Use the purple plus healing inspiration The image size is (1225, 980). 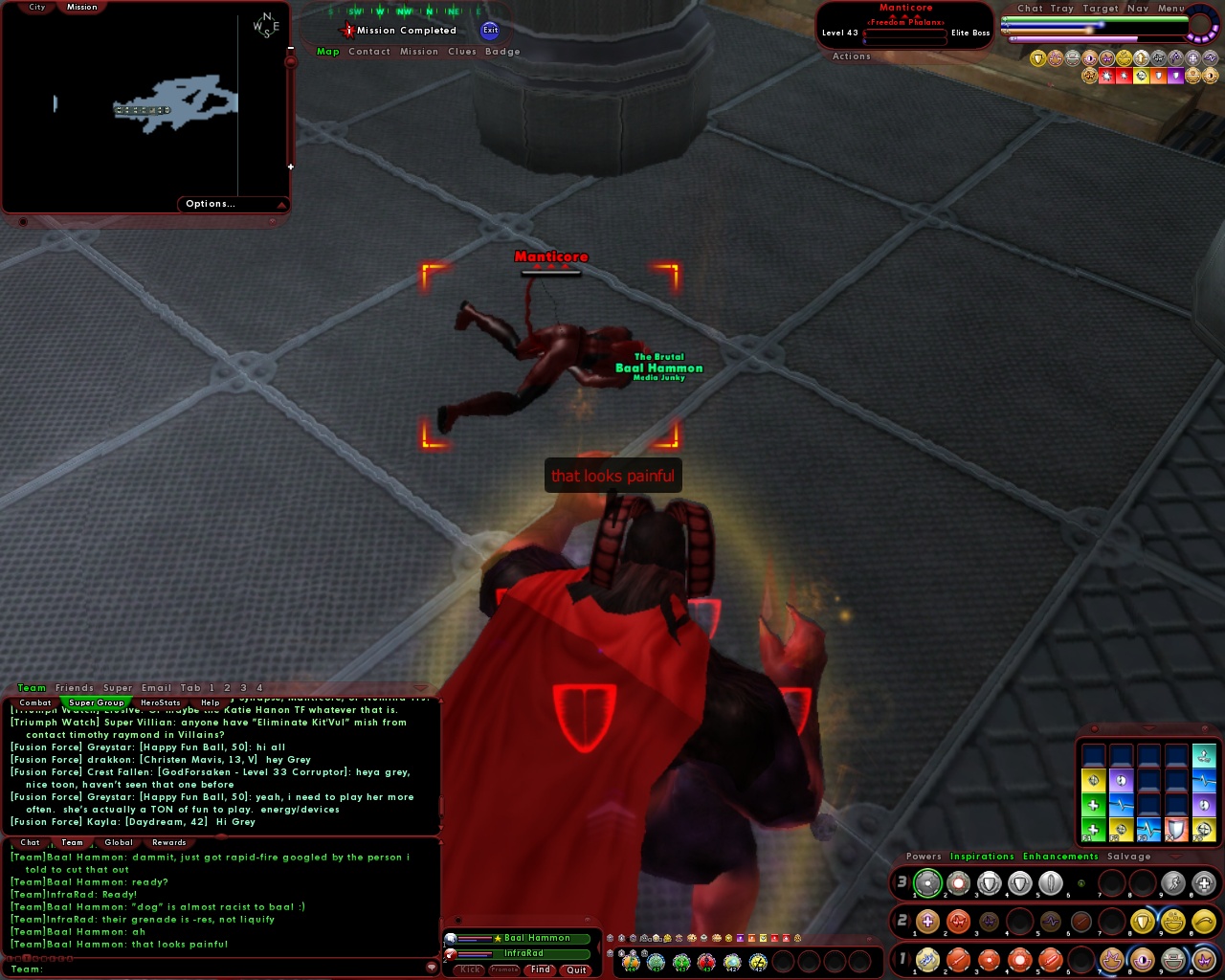pyautogui.click(x=927, y=922)
